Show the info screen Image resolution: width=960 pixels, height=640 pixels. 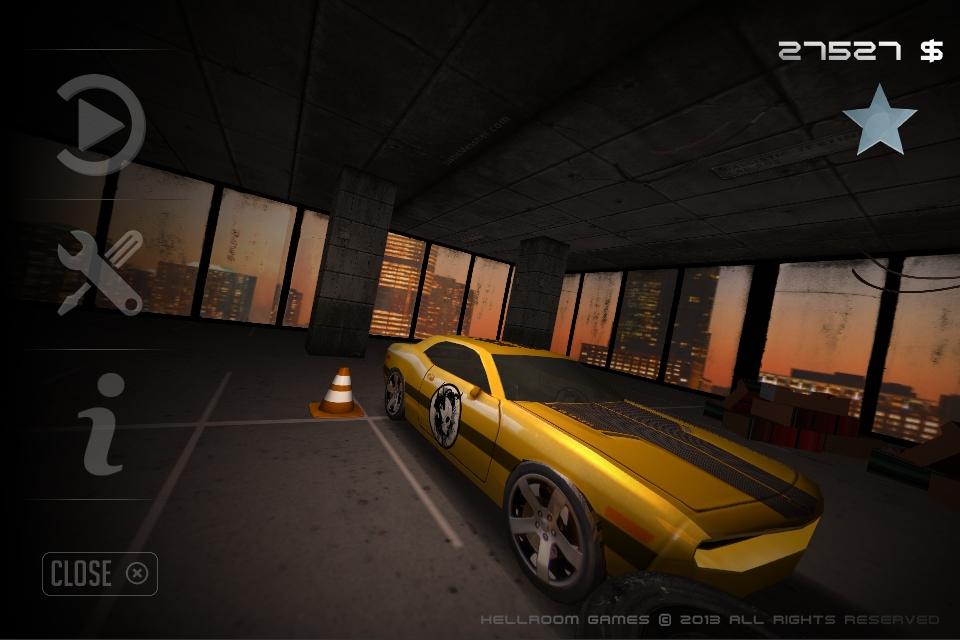(103, 423)
